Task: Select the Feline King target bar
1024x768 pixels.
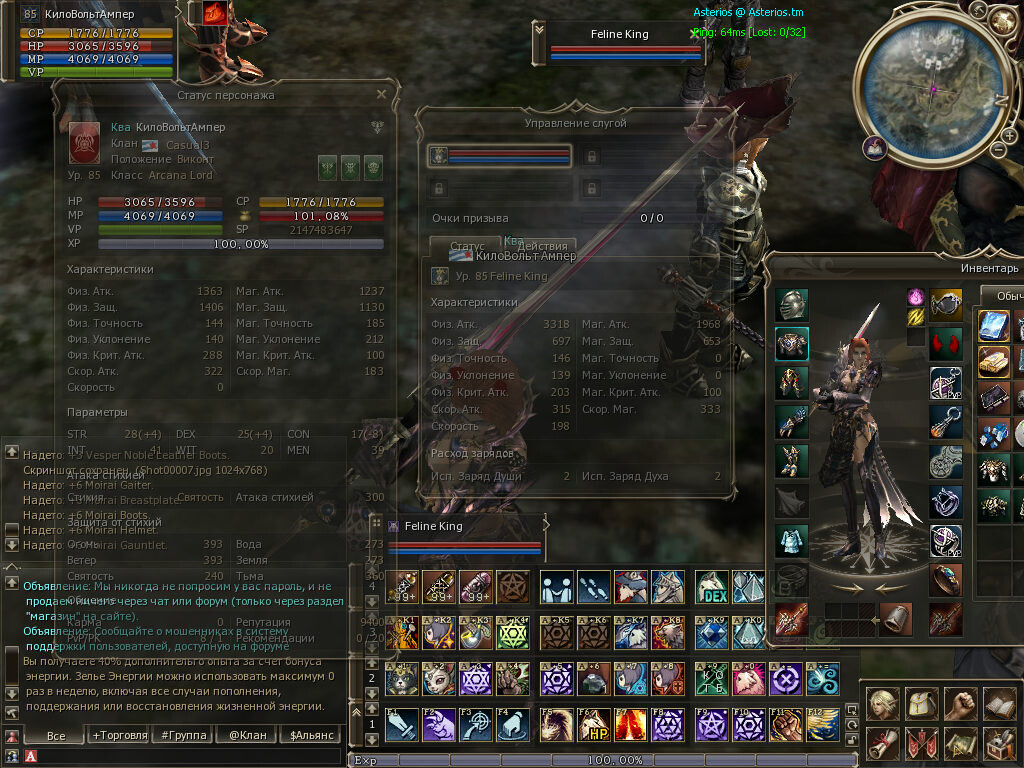Action: 620,42
